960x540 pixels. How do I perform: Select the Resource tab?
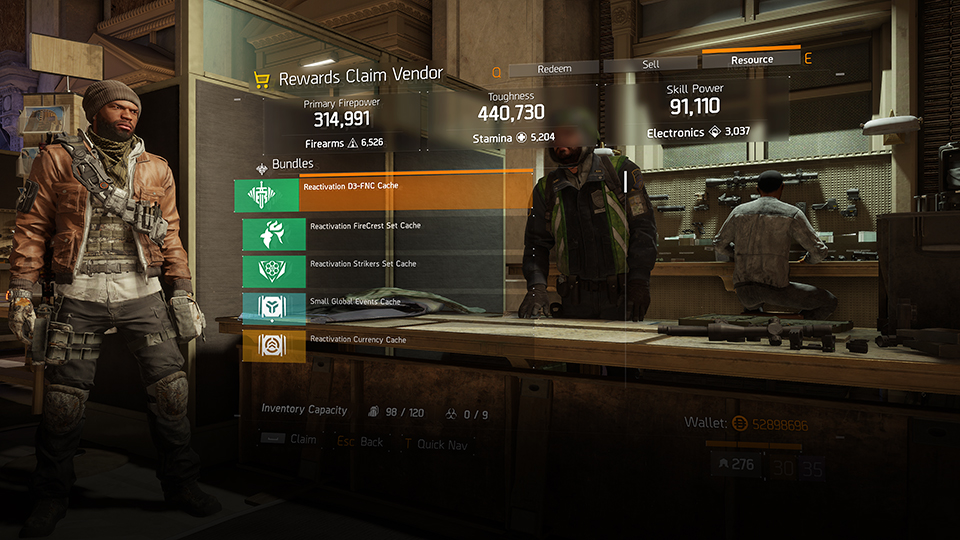(x=751, y=60)
